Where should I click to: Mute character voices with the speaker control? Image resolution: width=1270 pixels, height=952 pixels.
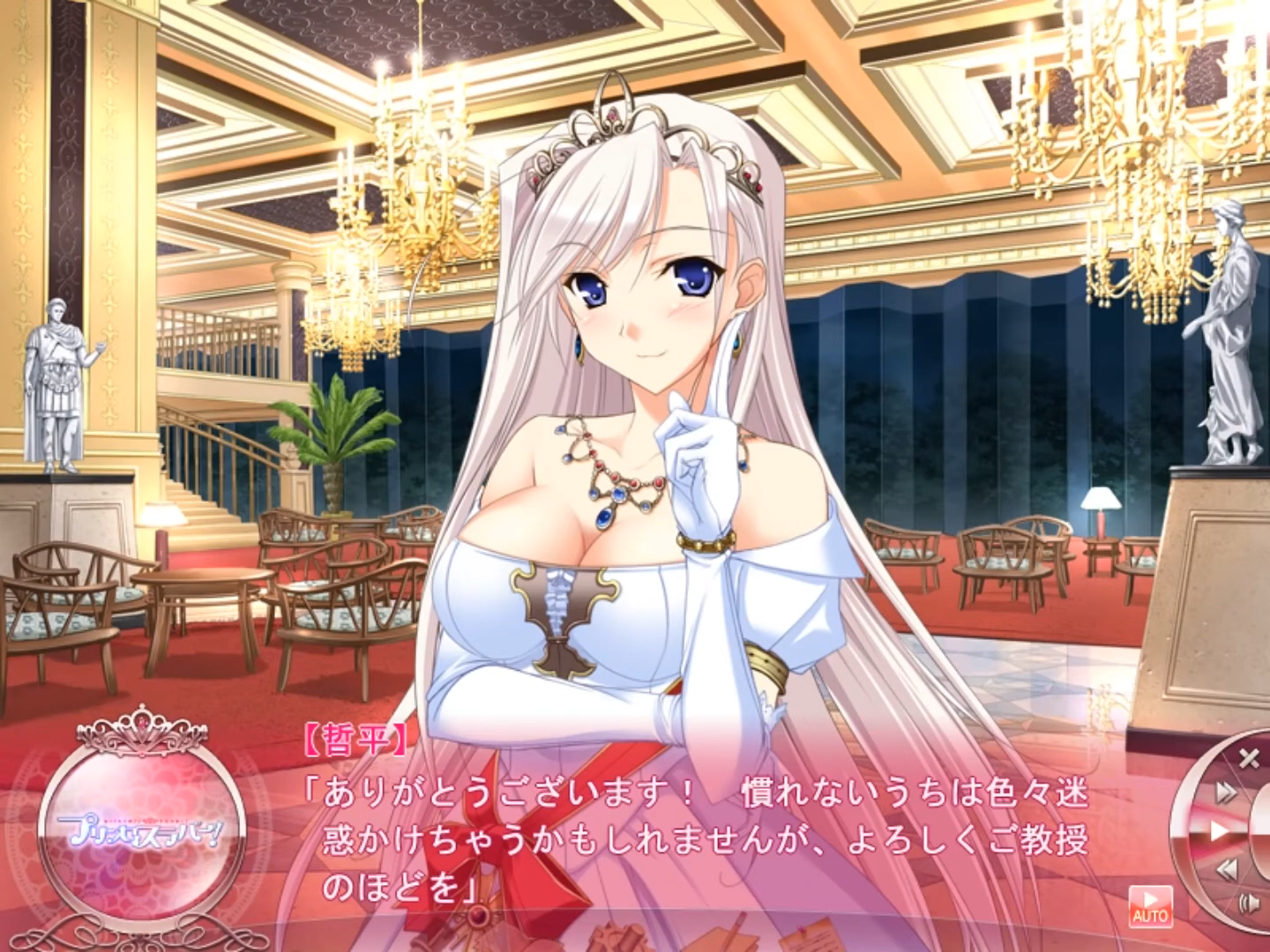(x=1249, y=904)
